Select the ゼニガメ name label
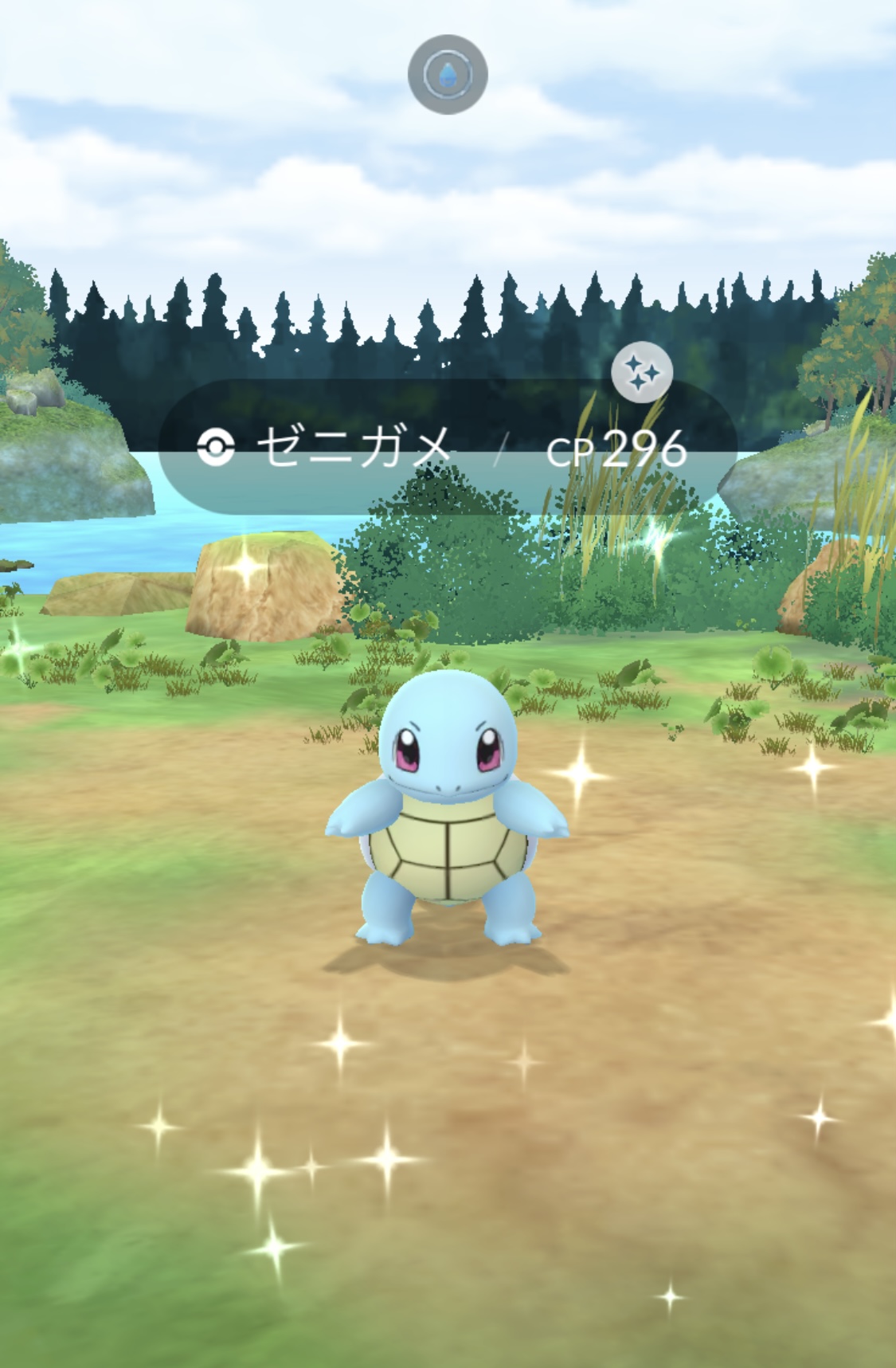The height and width of the screenshot is (1368, 896). 354,448
